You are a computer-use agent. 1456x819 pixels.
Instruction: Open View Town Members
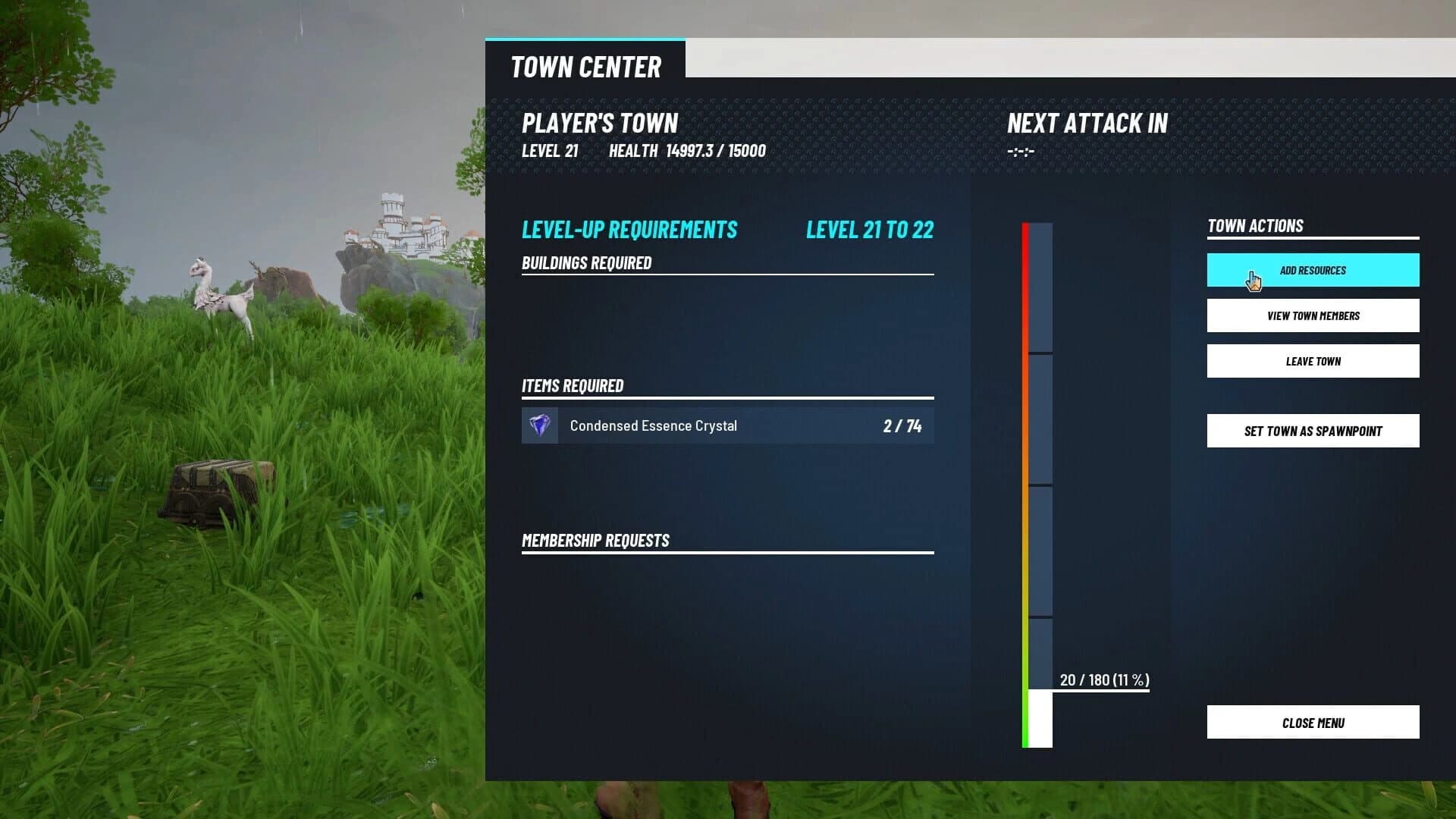(x=1313, y=315)
